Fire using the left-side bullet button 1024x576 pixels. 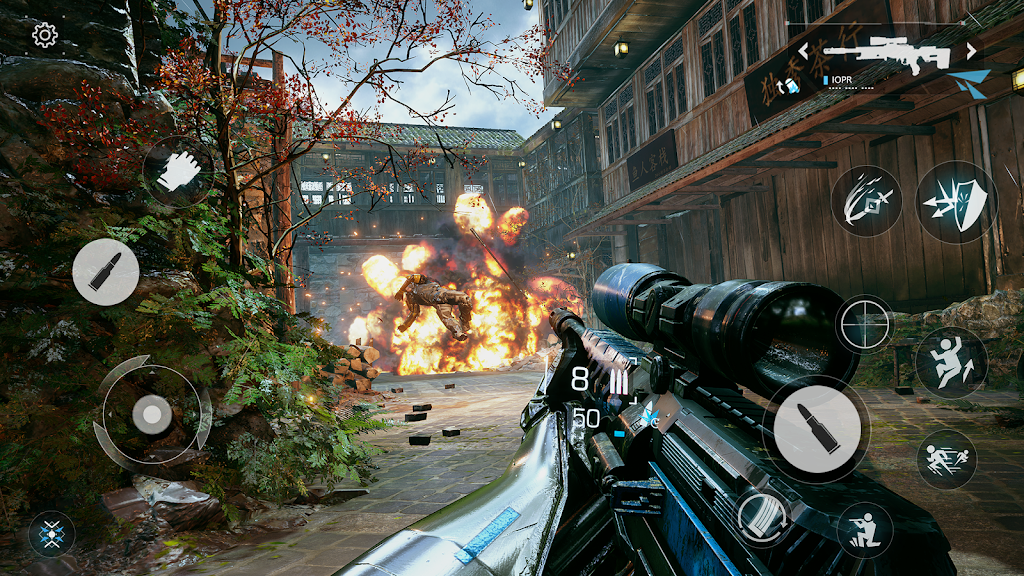coord(105,272)
